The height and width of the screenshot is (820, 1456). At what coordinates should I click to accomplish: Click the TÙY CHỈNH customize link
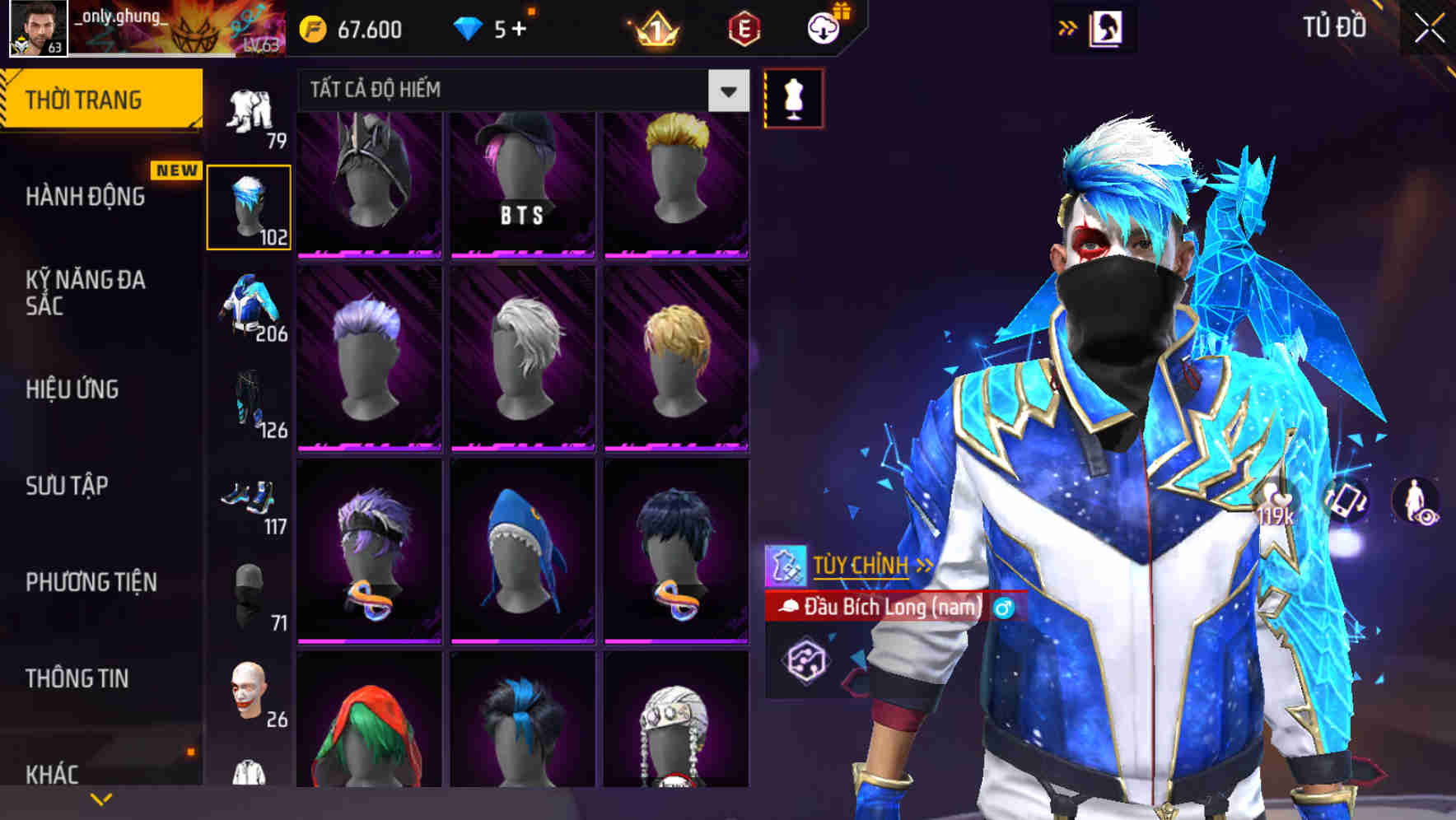click(863, 565)
